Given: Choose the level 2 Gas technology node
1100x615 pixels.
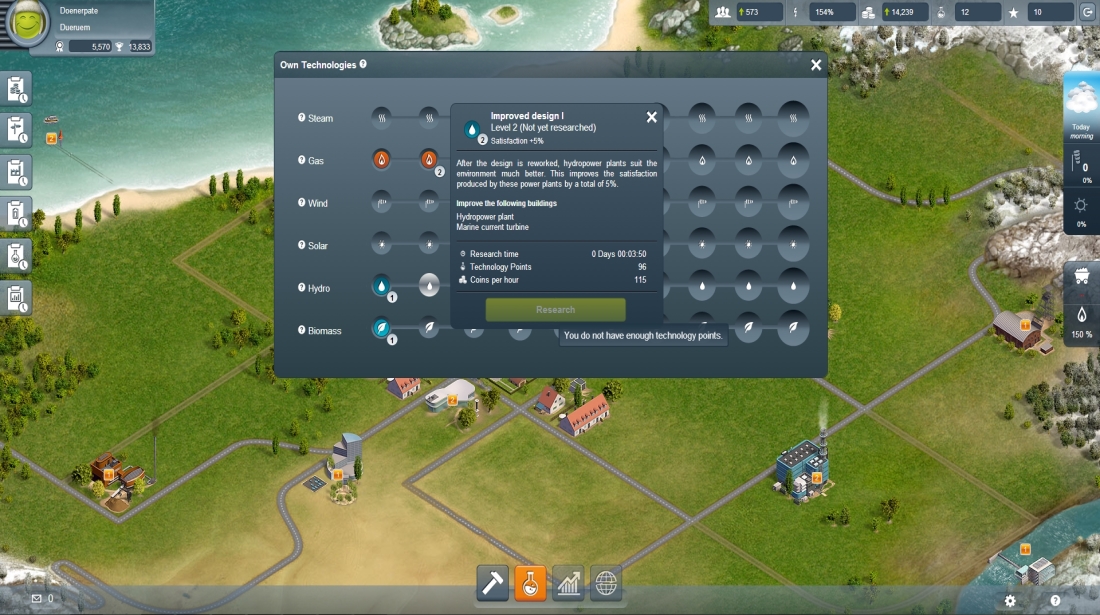Looking at the screenshot, I should coord(429,160).
